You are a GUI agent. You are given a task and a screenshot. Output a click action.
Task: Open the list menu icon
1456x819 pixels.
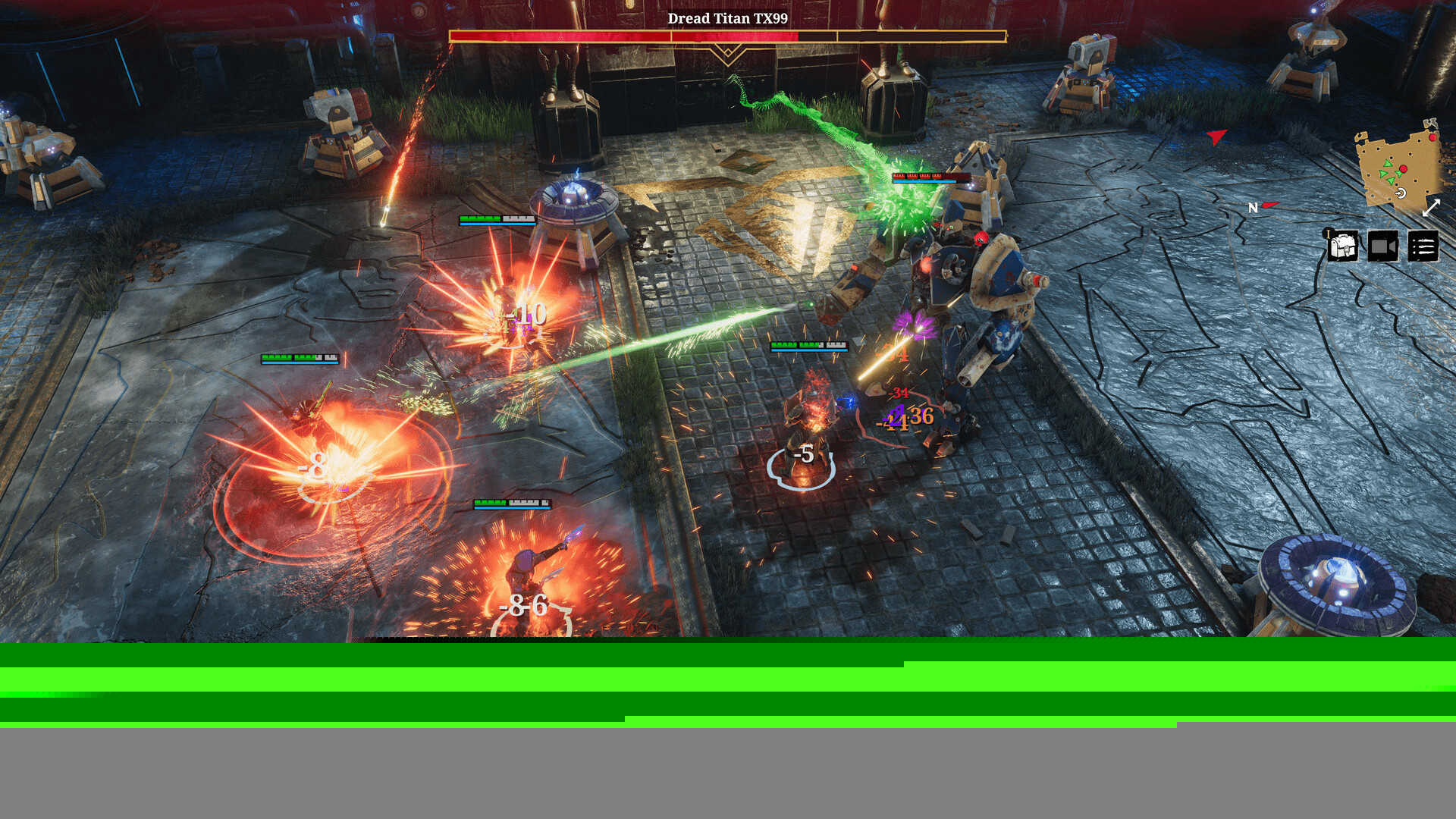[x=1423, y=246]
